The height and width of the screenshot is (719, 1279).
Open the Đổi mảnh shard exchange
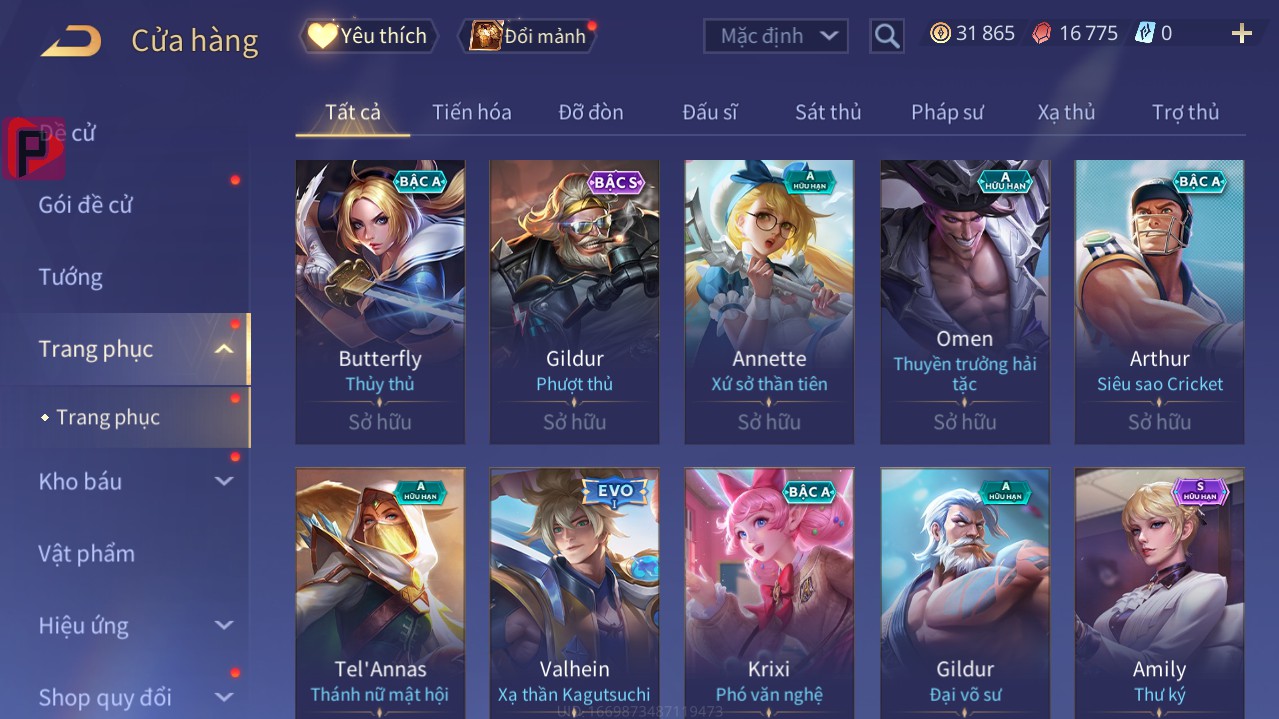[x=528, y=36]
